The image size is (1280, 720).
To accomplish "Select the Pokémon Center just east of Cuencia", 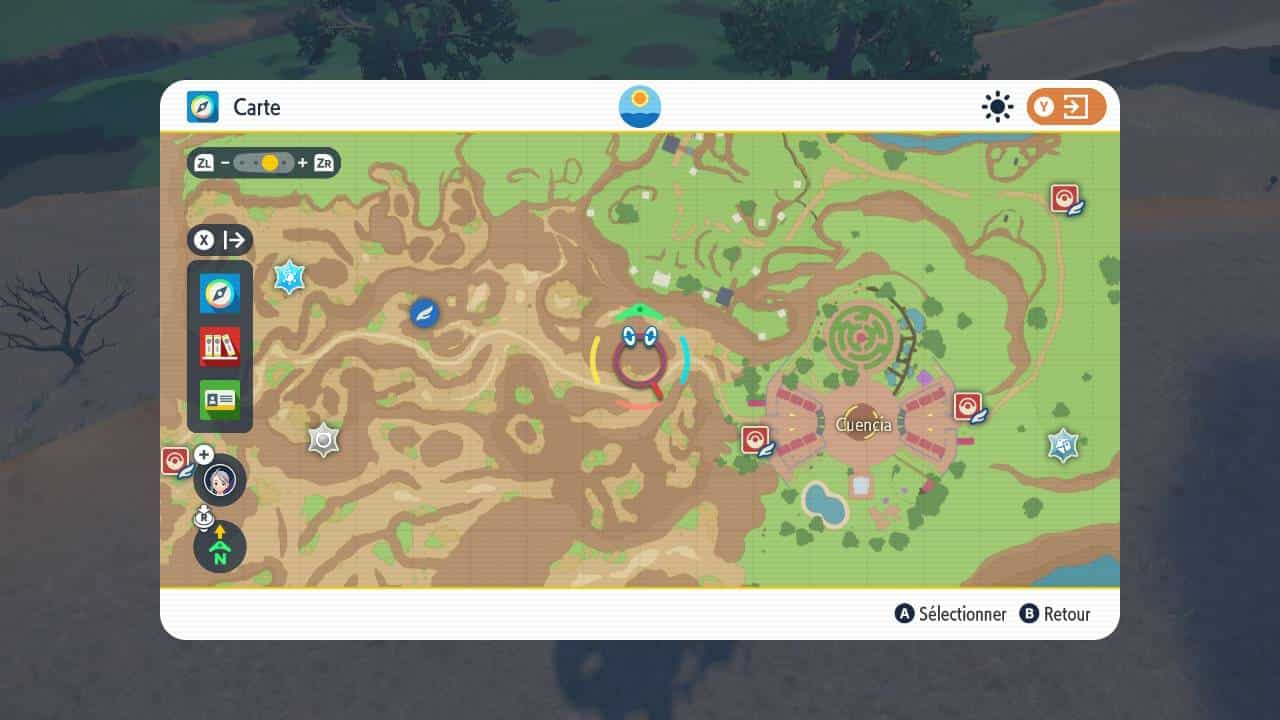I will [x=968, y=407].
